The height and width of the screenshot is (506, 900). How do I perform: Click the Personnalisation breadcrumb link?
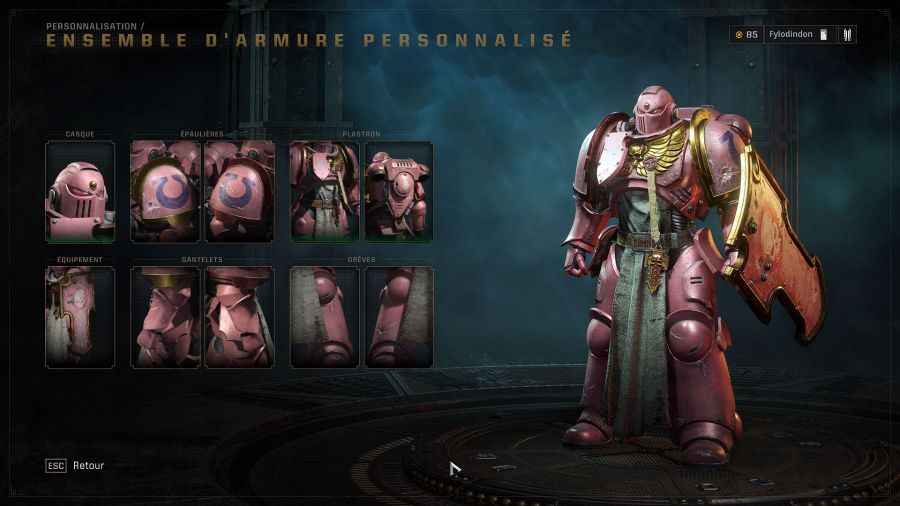pos(91,26)
